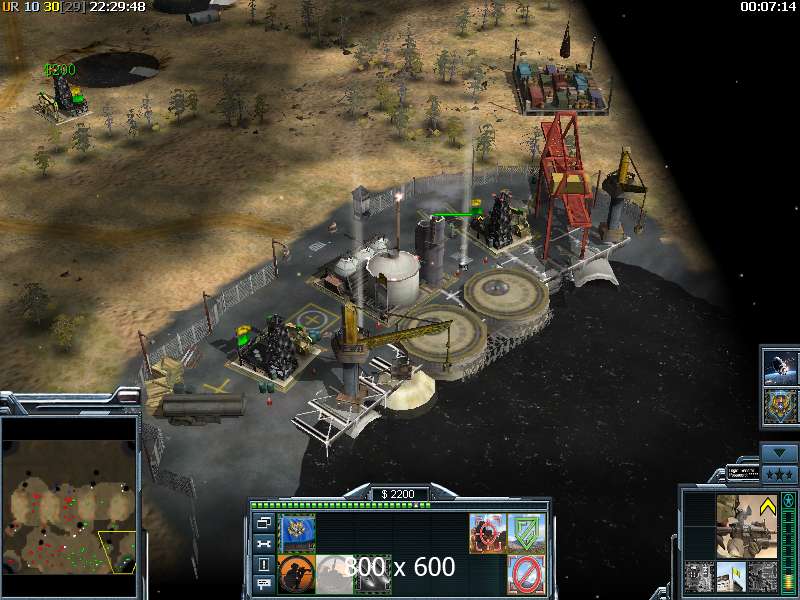
Task: Activate the satellite power shortcut icon
Action: tap(779, 367)
